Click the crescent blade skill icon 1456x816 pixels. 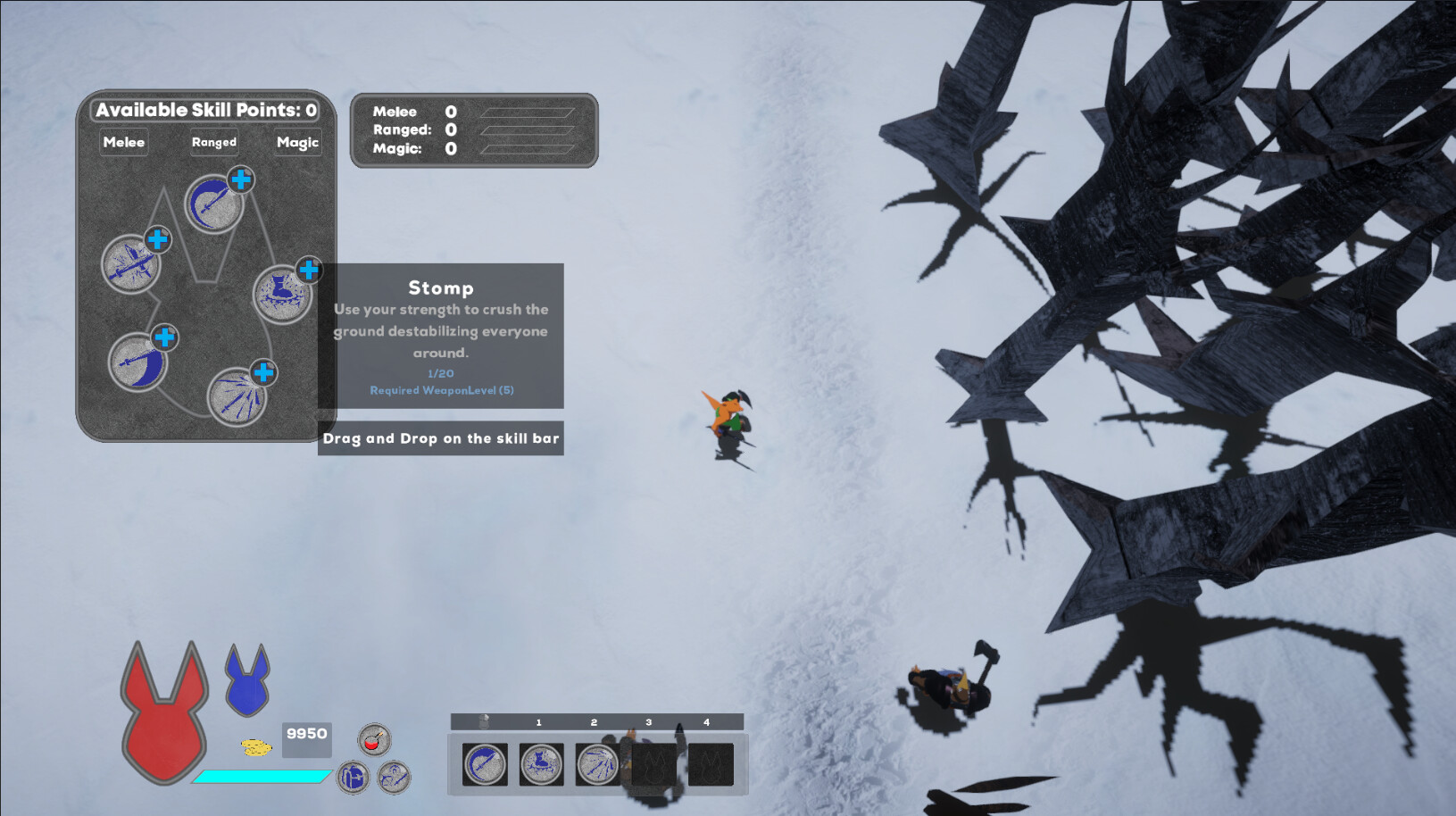138,360
